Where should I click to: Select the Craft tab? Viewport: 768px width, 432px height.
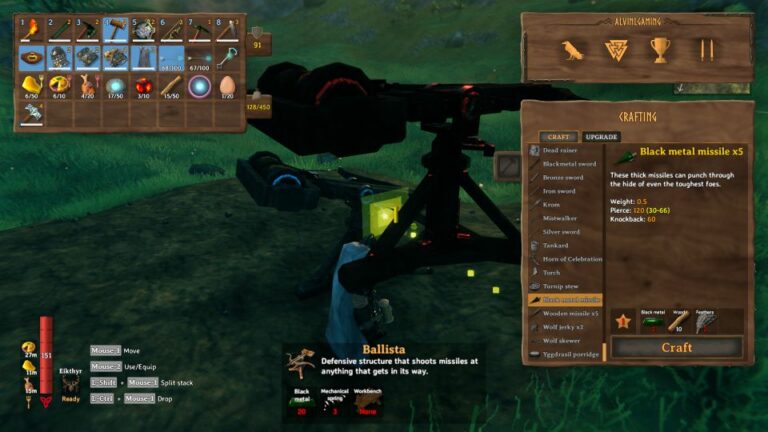[558, 136]
